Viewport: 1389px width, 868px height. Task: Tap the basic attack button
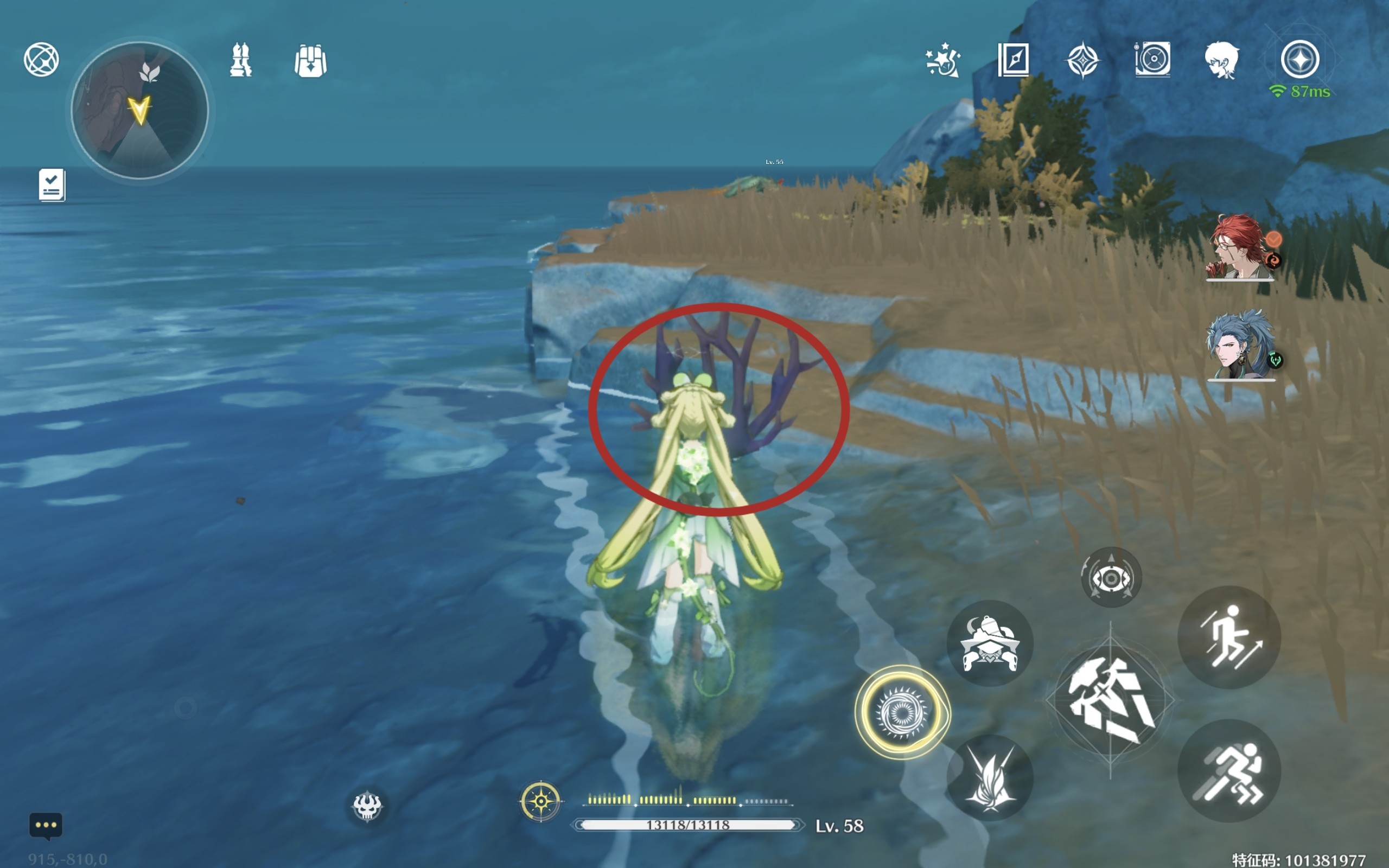click(1110, 700)
